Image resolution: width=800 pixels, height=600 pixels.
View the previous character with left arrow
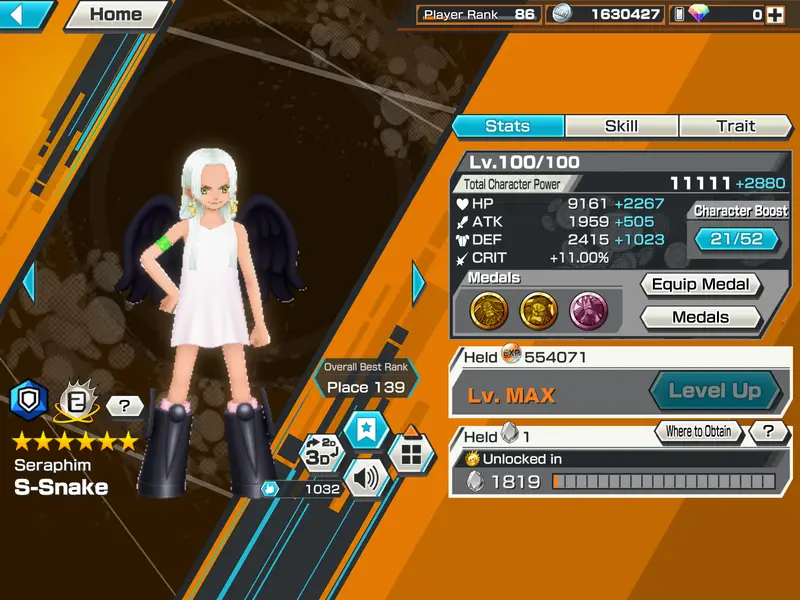[x=28, y=282]
